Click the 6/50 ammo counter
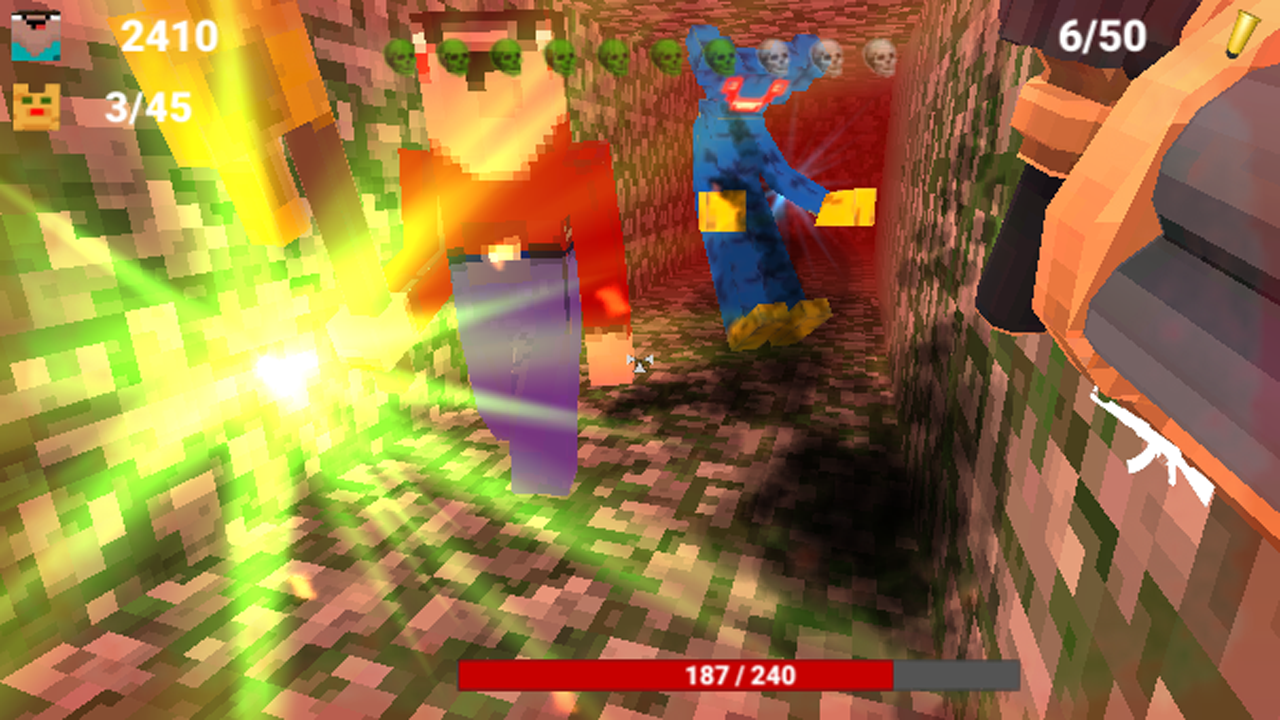Image resolution: width=1280 pixels, height=720 pixels. (x=1098, y=36)
